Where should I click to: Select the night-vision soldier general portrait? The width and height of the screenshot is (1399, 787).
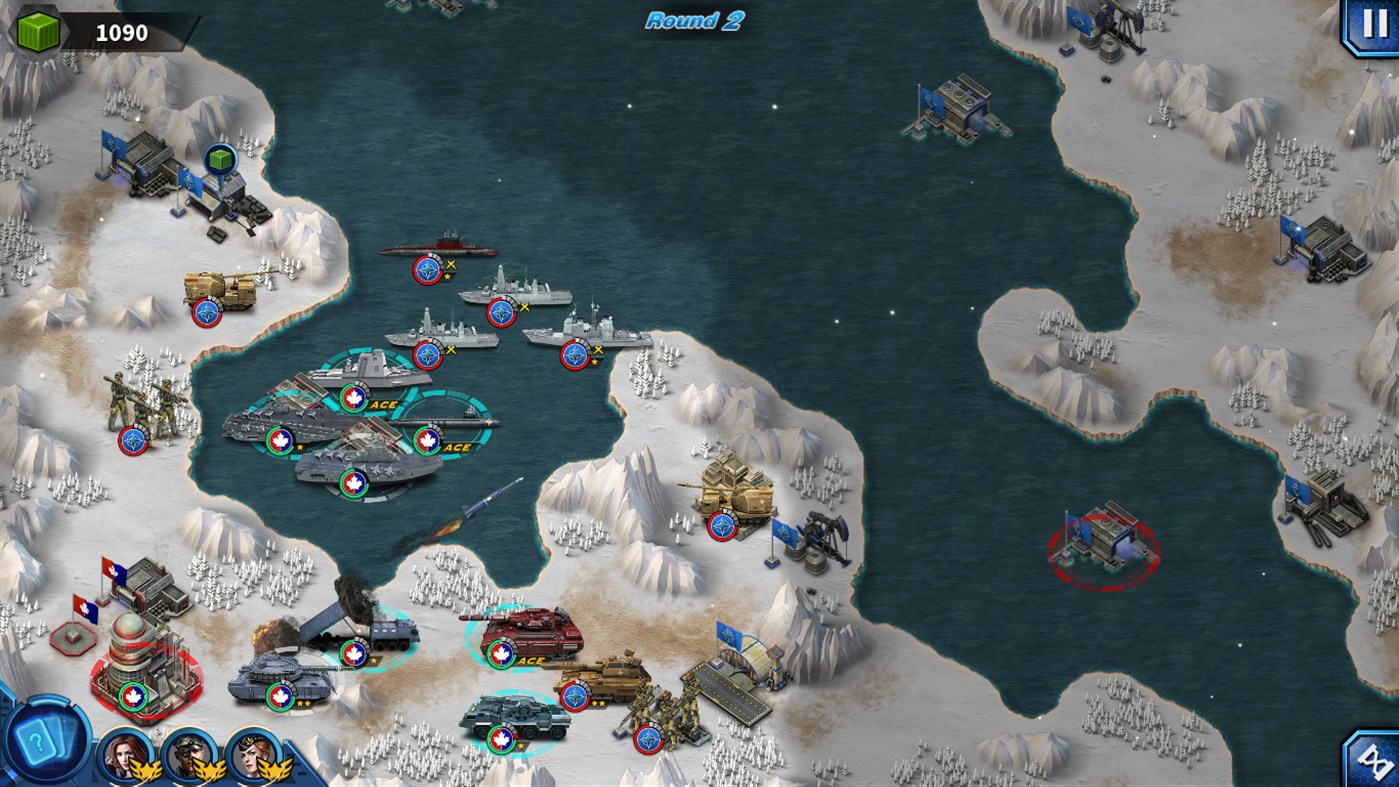tap(187, 757)
